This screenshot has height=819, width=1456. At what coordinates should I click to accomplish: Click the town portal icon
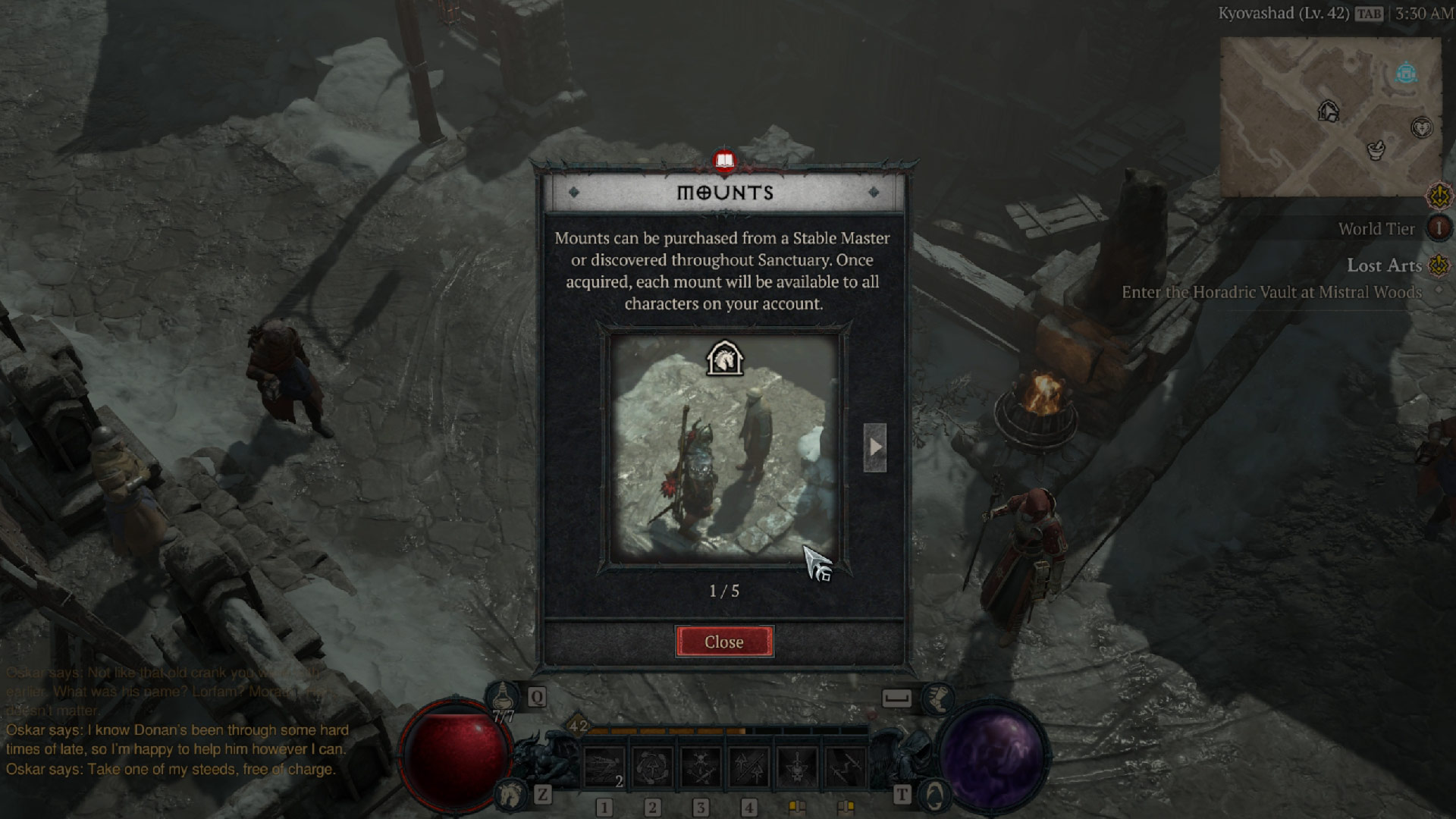[934, 795]
